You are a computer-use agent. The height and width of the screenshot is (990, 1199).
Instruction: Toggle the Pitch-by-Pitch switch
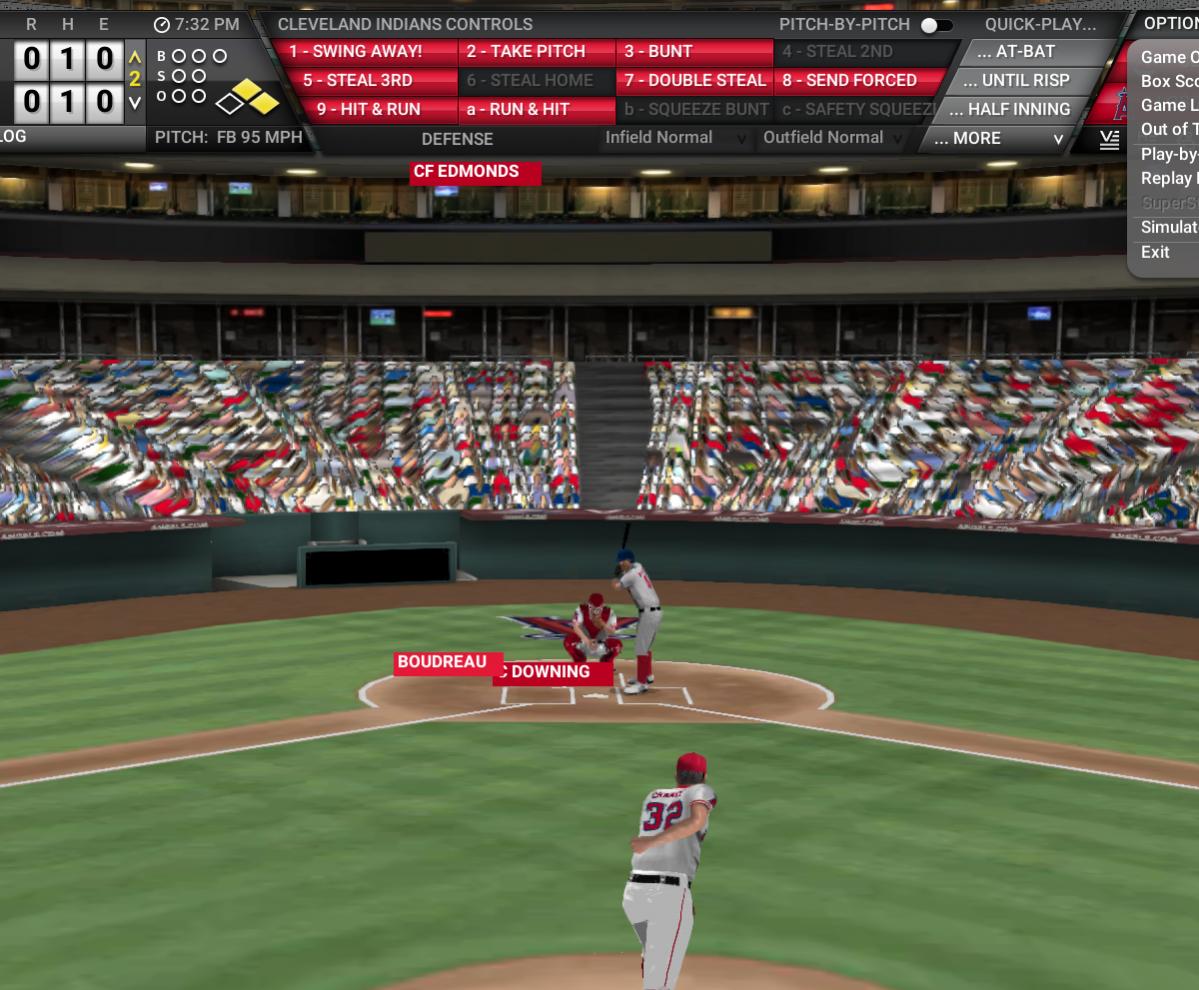point(936,25)
